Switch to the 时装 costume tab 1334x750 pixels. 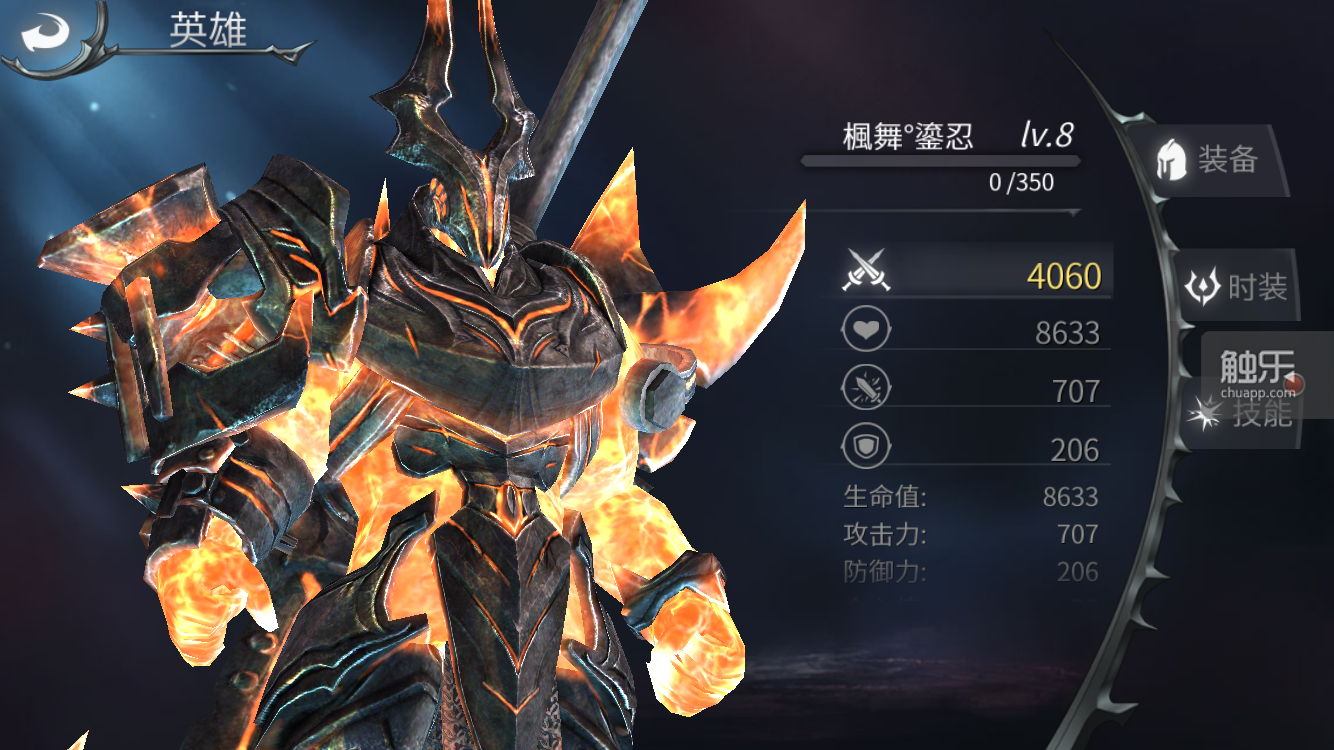1238,288
